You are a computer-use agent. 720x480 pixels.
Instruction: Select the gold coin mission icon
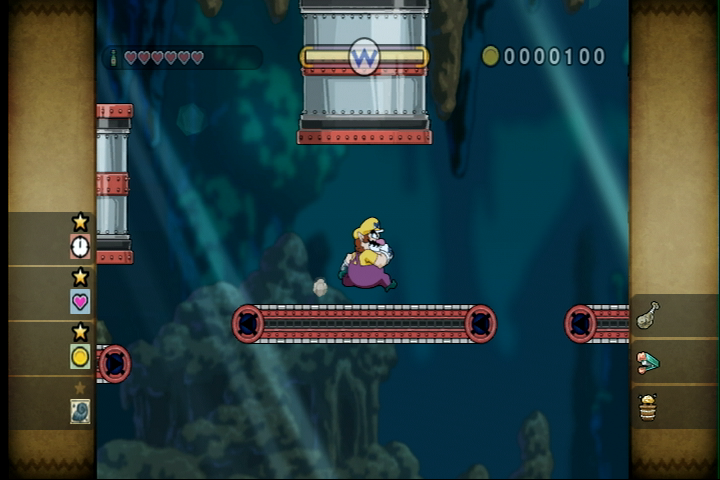pos(80,356)
